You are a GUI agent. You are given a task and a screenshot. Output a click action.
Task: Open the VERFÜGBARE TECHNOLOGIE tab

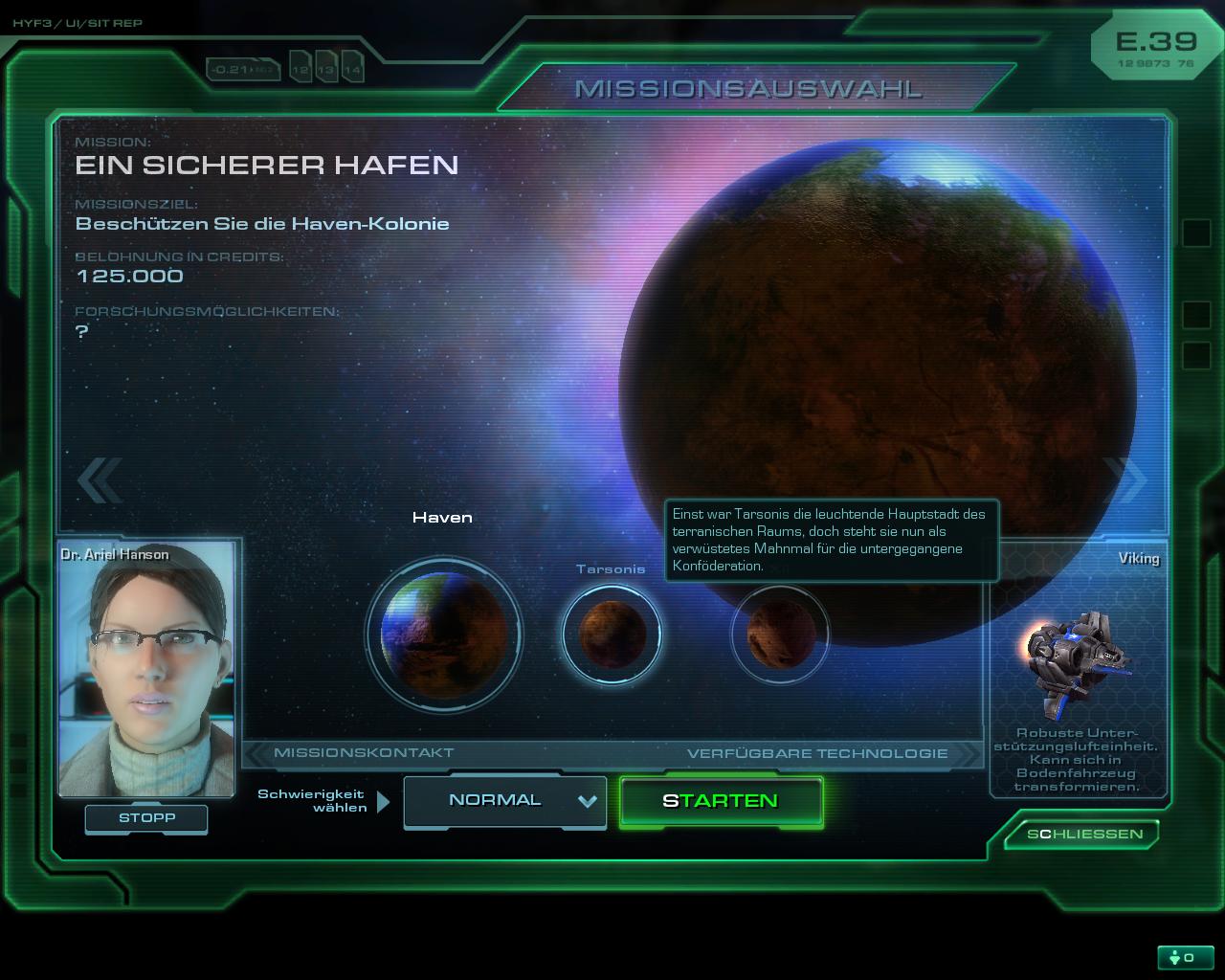pyautogui.click(x=817, y=752)
